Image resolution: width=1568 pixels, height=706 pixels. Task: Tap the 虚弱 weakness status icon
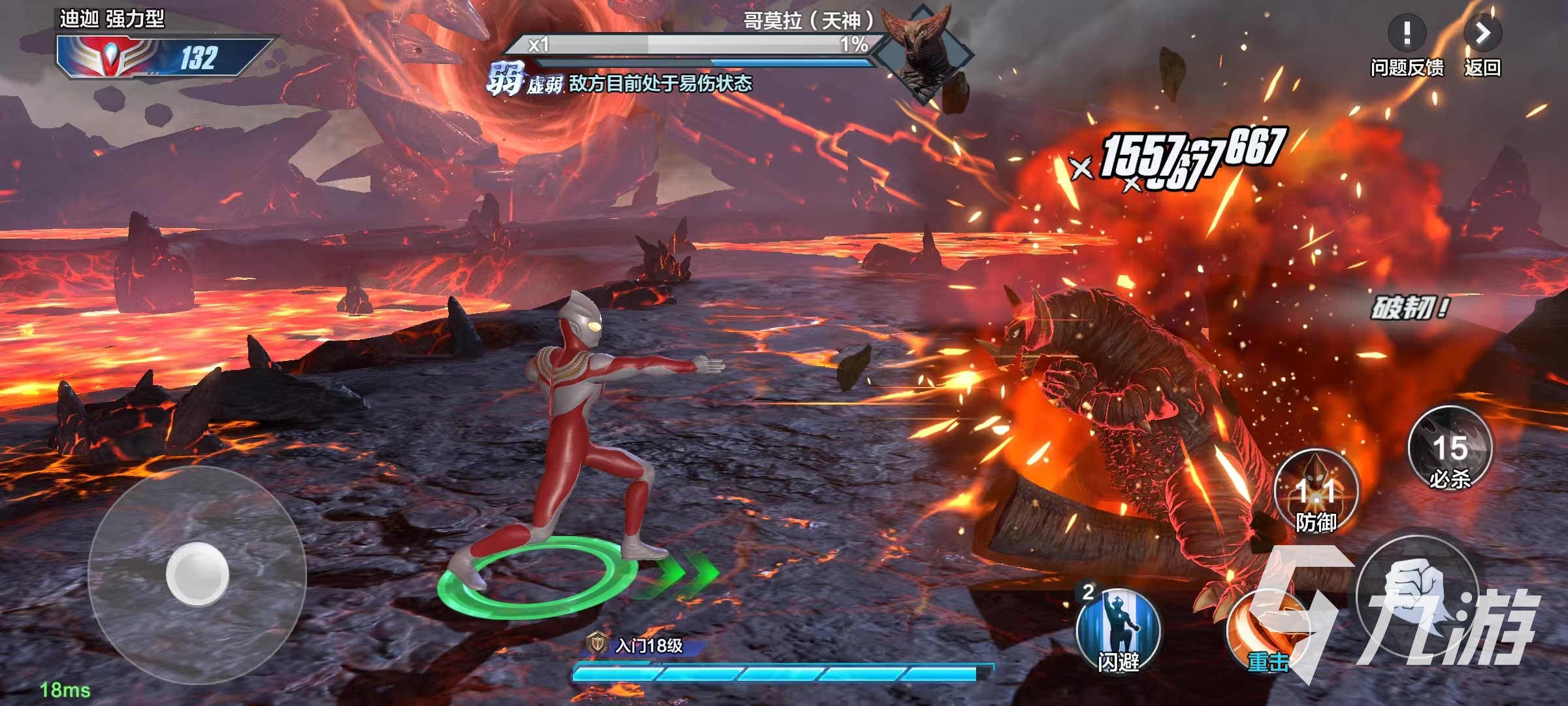coord(504,81)
